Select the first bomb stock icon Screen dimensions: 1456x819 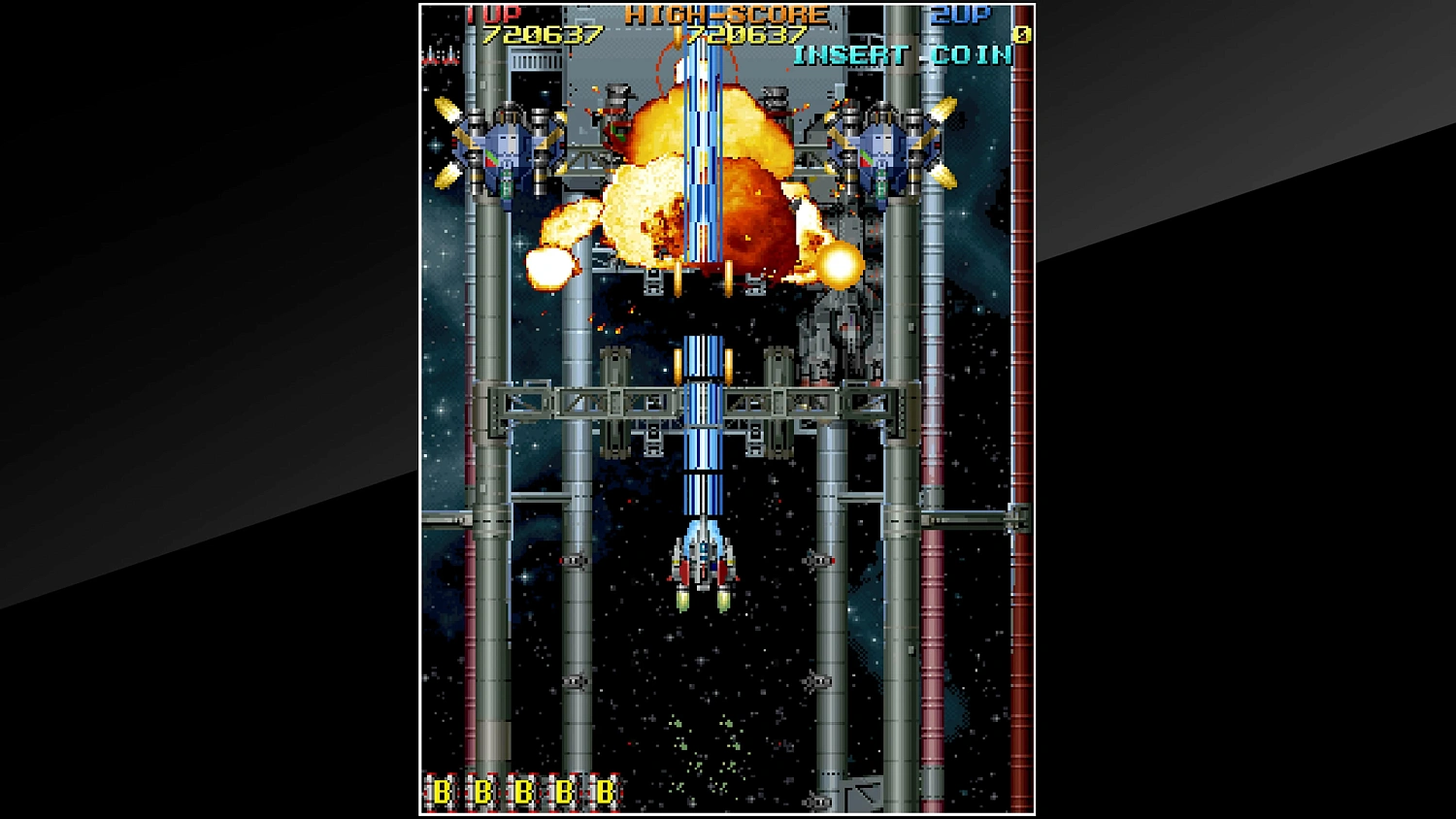coord(442,791)
